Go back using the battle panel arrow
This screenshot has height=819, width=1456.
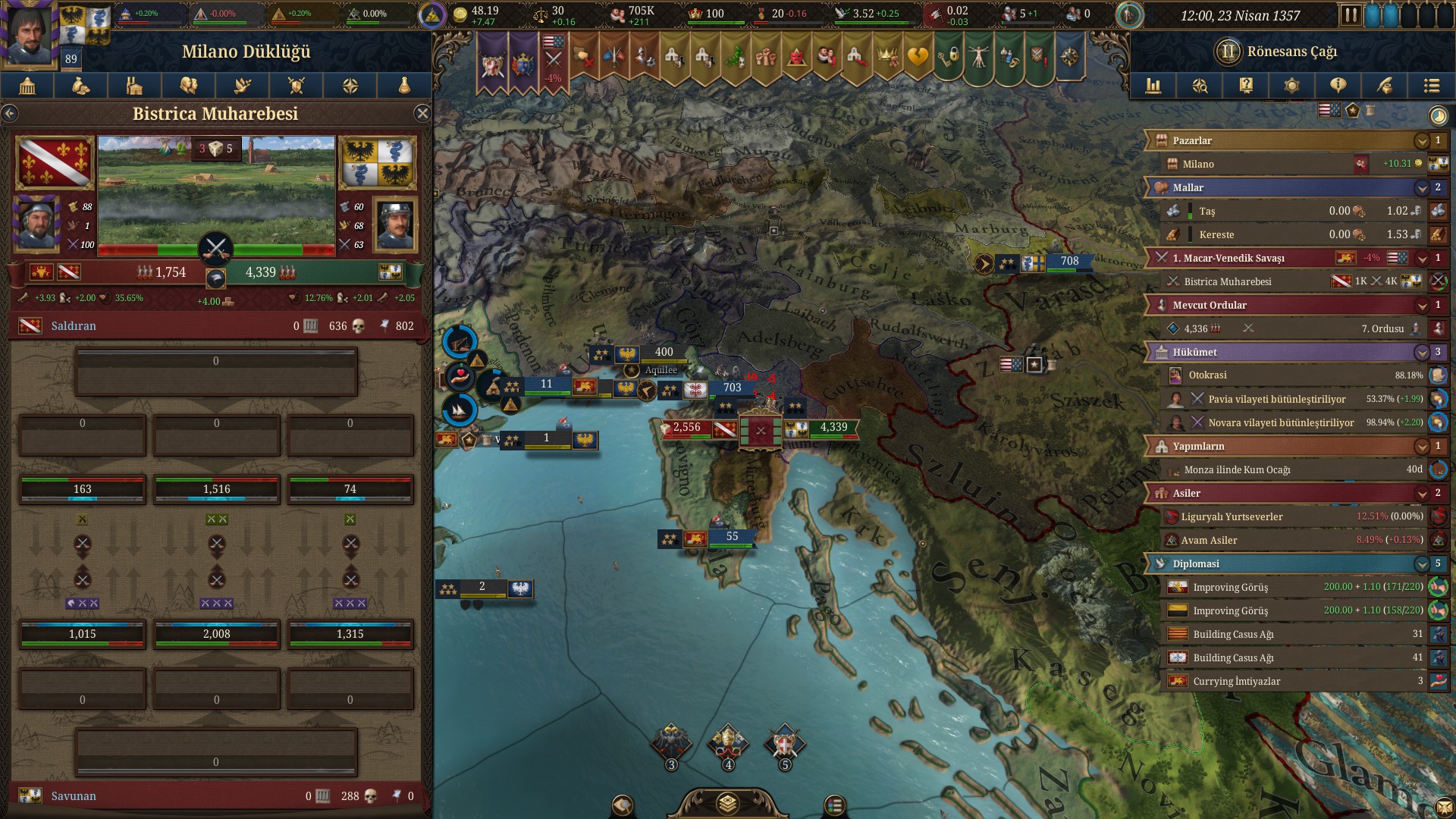tap(10, 114)
